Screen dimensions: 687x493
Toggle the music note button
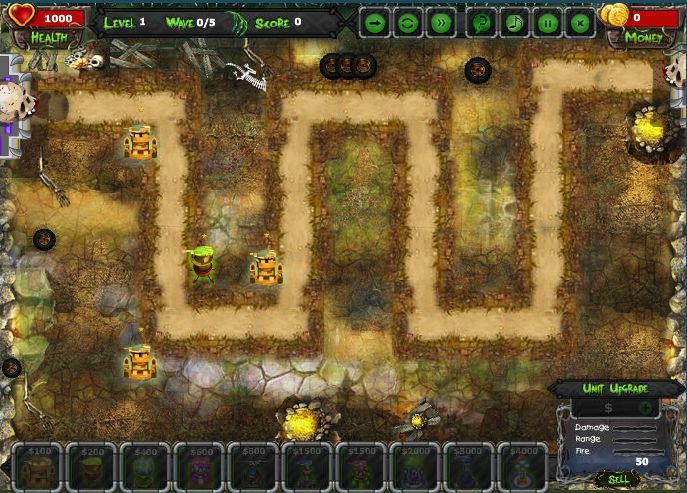coord(513,22)
